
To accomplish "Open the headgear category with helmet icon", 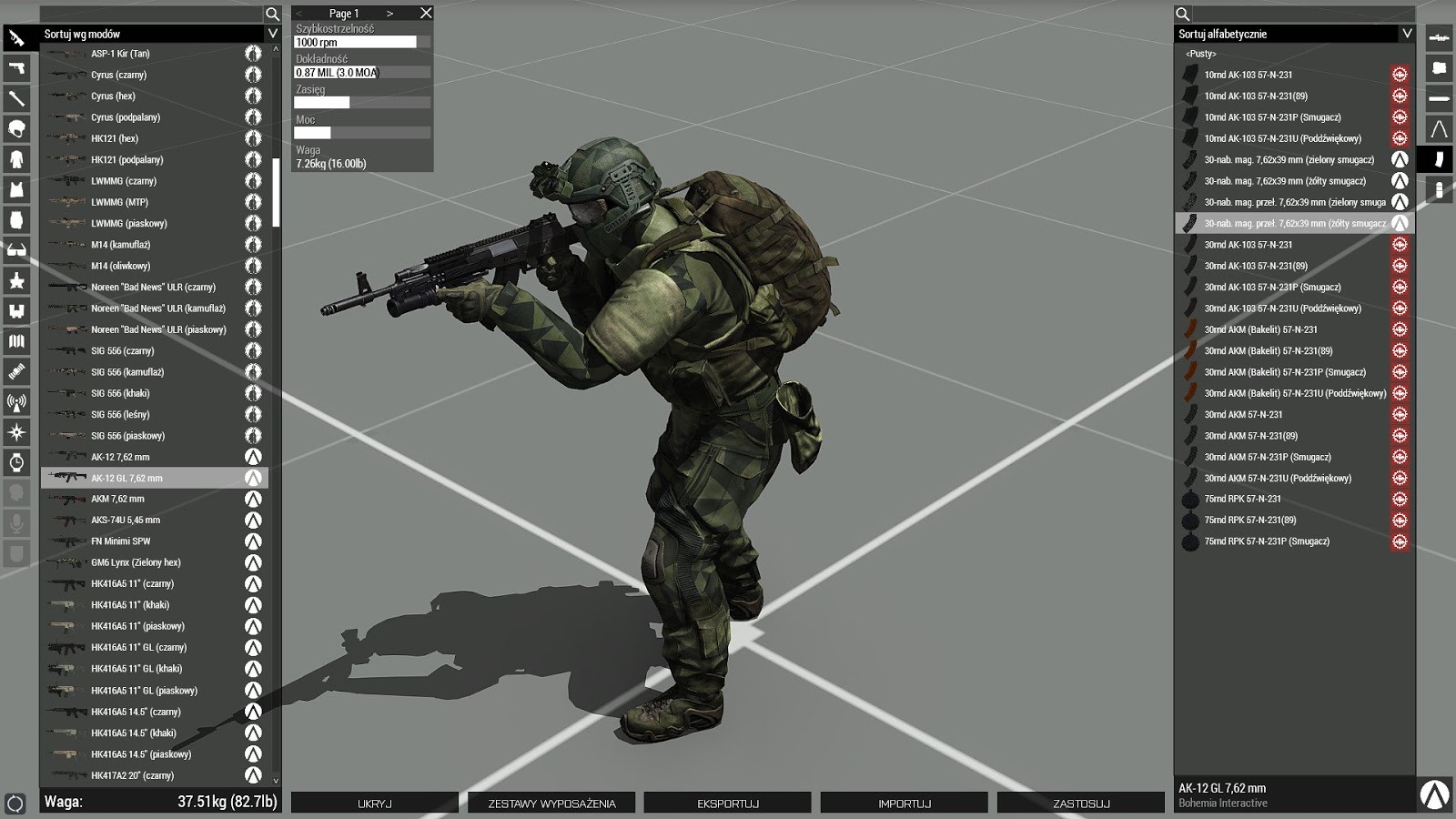I will coord(14,128).
